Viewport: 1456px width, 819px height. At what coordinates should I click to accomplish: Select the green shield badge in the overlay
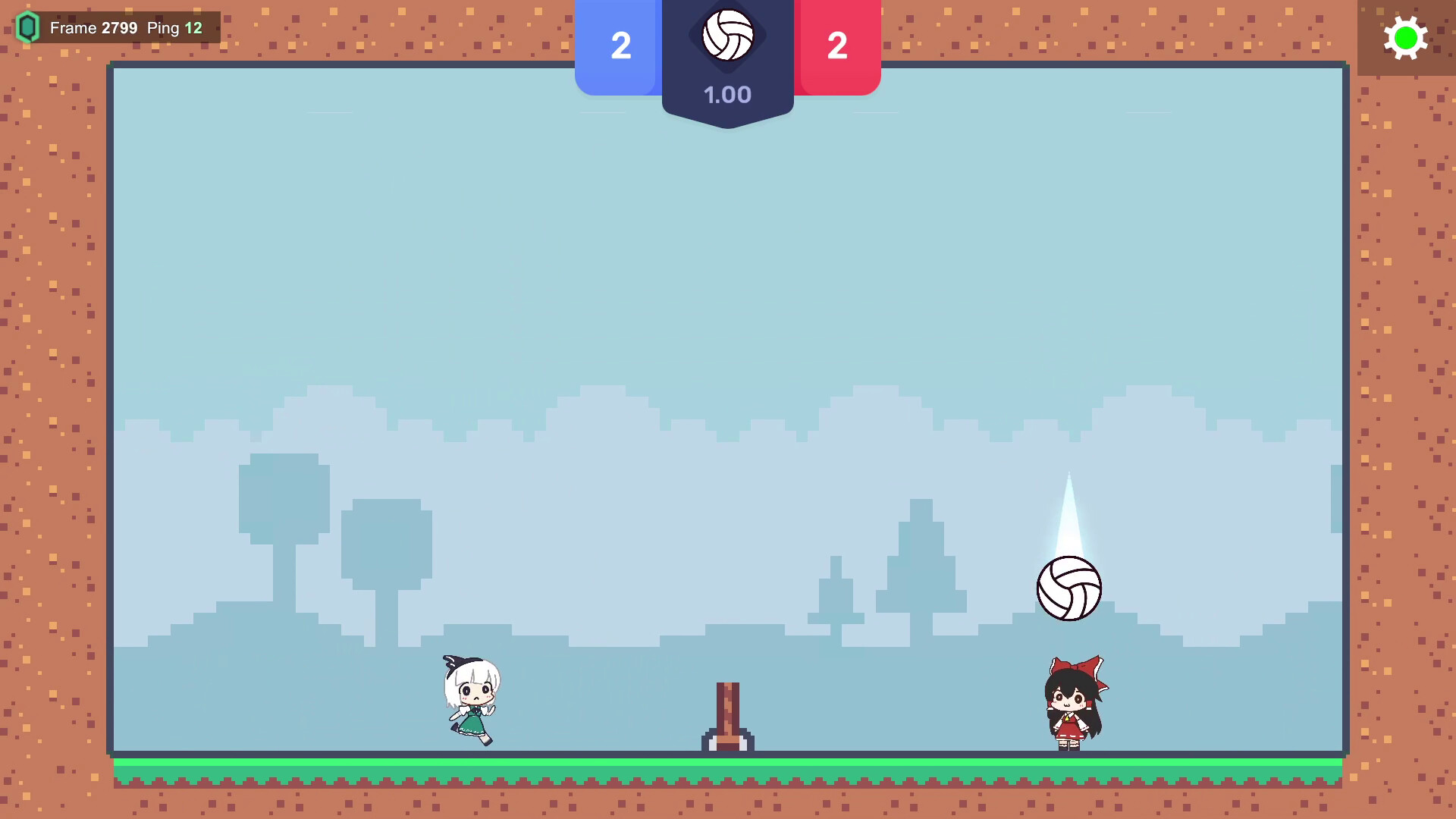tap(28, 27)
